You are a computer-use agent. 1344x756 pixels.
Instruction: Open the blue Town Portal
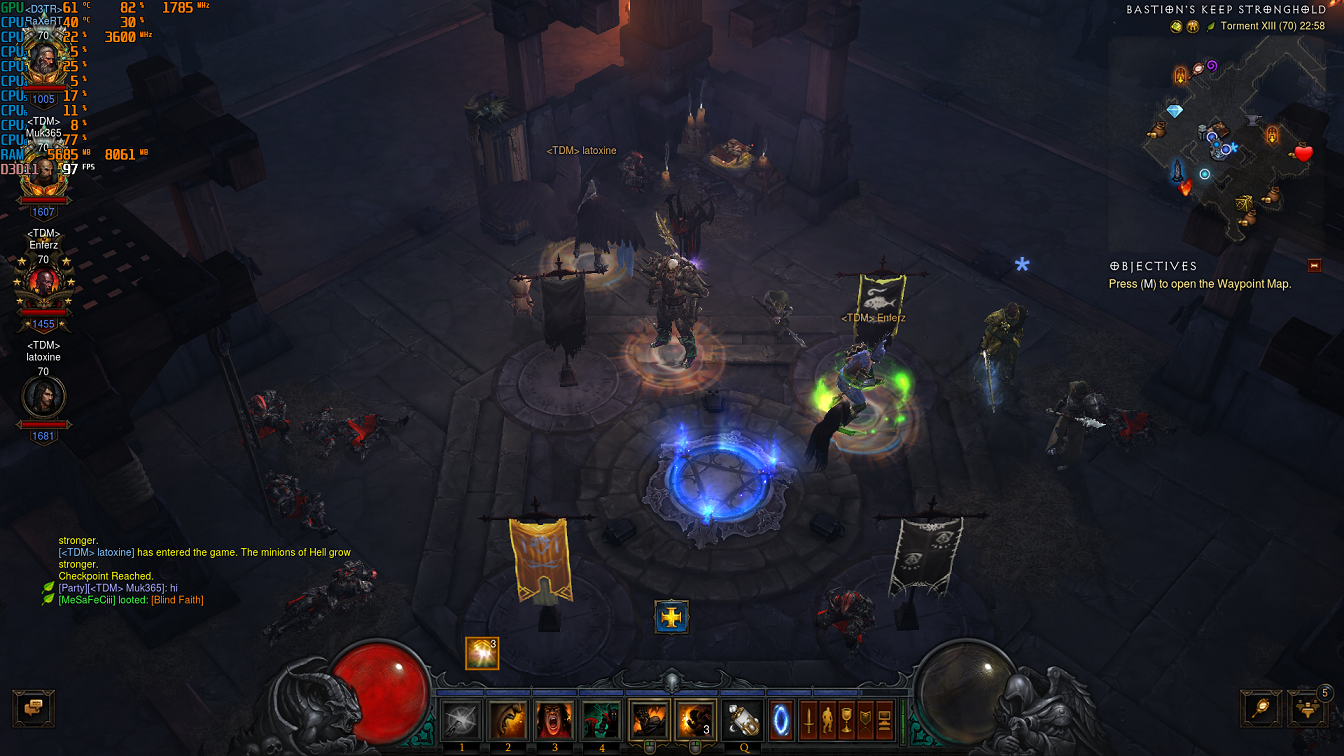point(781,720)
